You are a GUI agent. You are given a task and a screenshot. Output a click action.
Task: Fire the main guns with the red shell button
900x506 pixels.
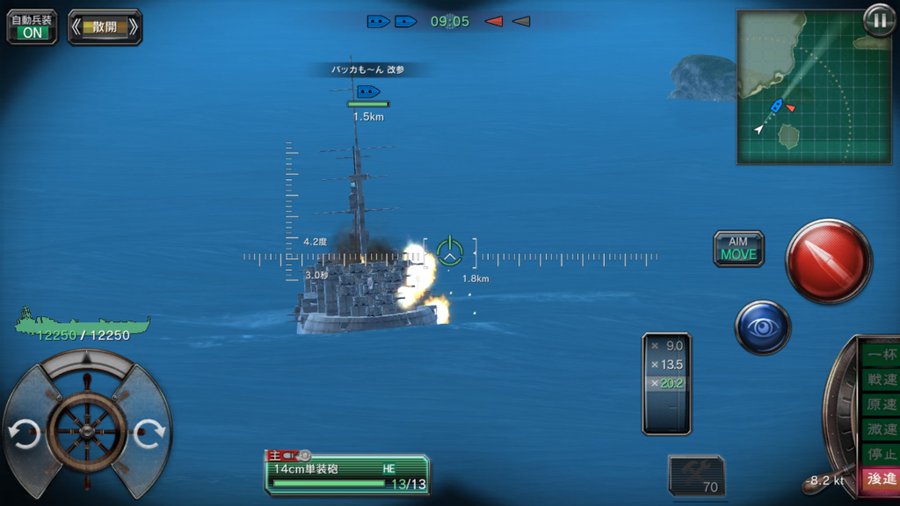pos(828,260)
